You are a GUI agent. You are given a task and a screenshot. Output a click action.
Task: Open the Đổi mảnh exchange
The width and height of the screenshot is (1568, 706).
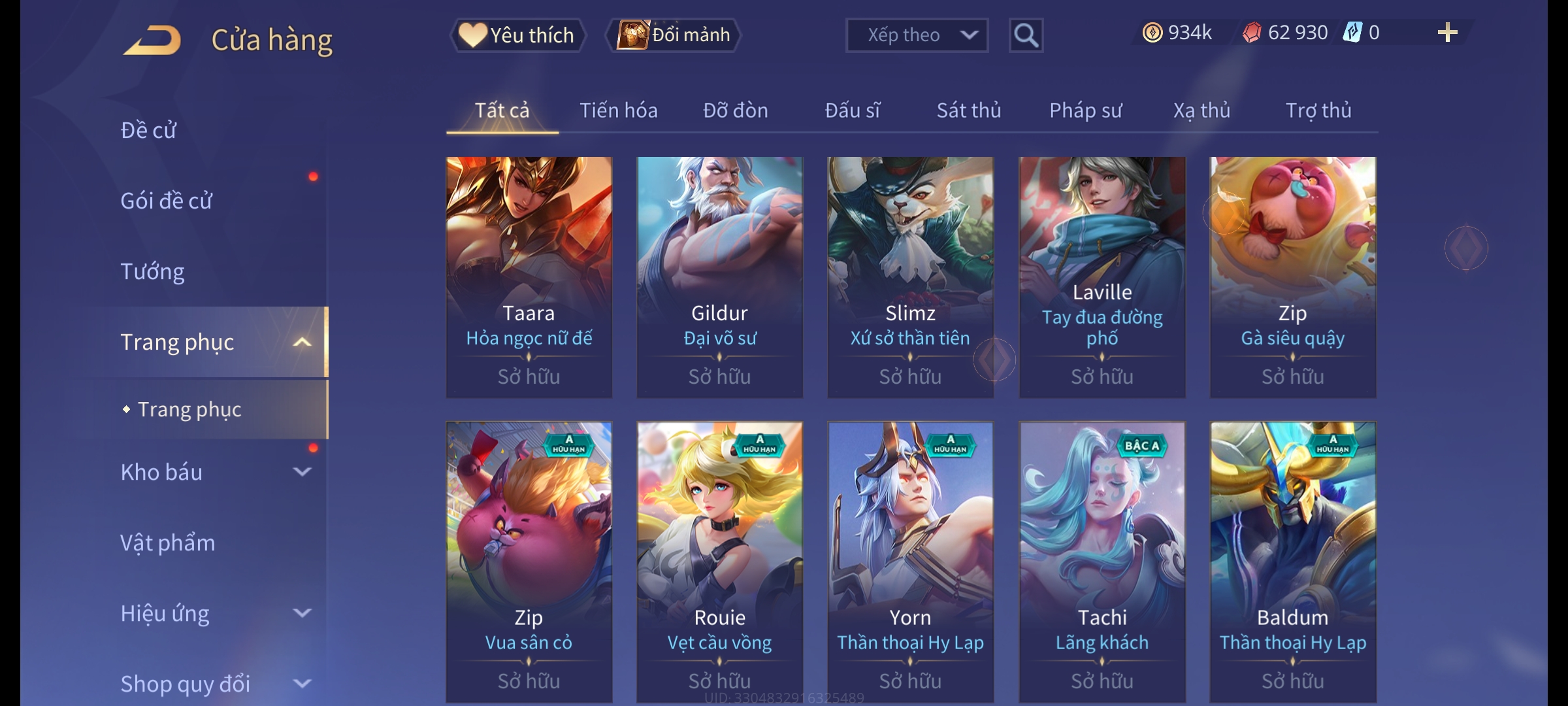[674, 35]
